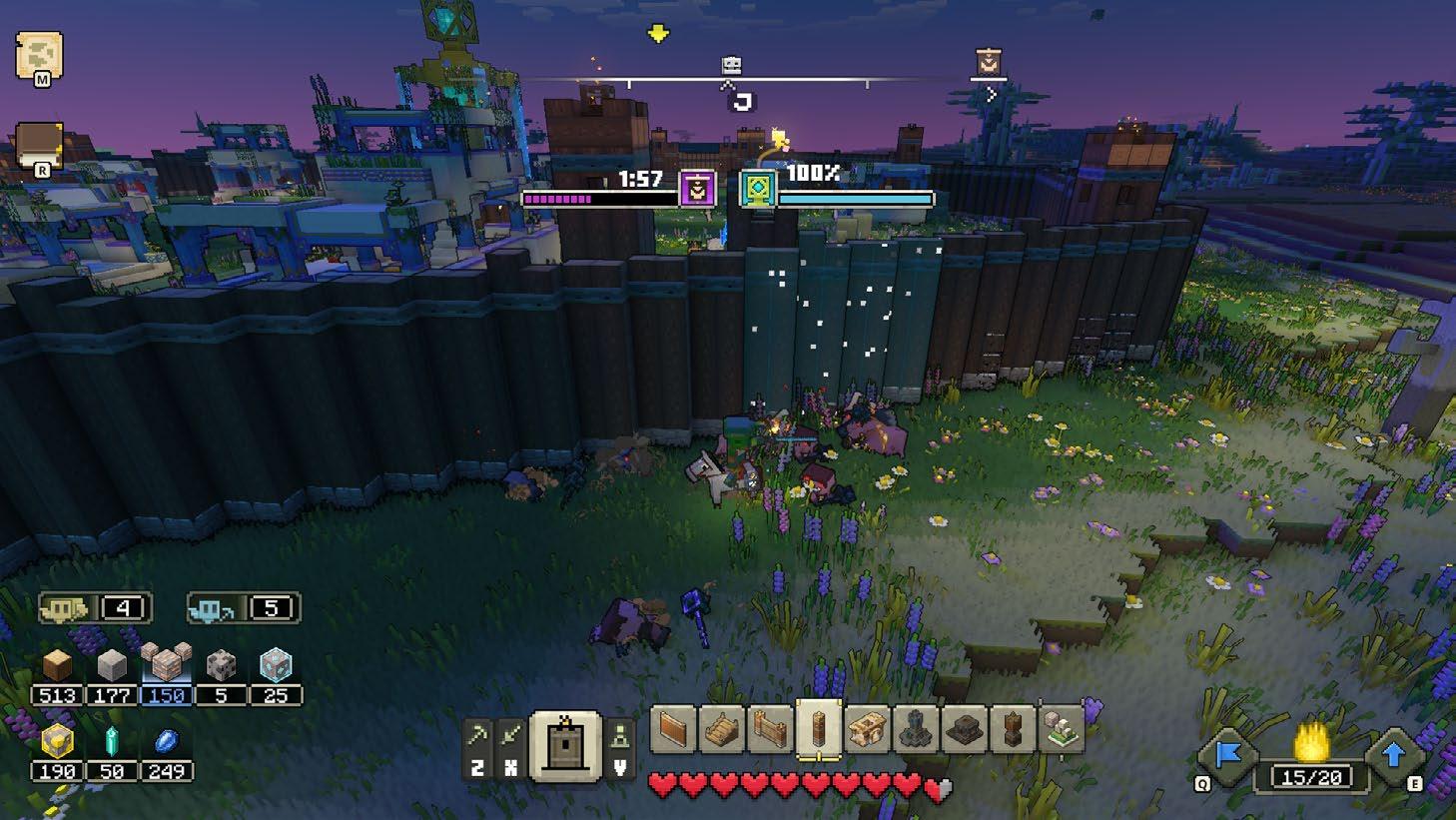The image size is (1456, 820).
Task: Switch to the sword category
Action: coord(510,738)
